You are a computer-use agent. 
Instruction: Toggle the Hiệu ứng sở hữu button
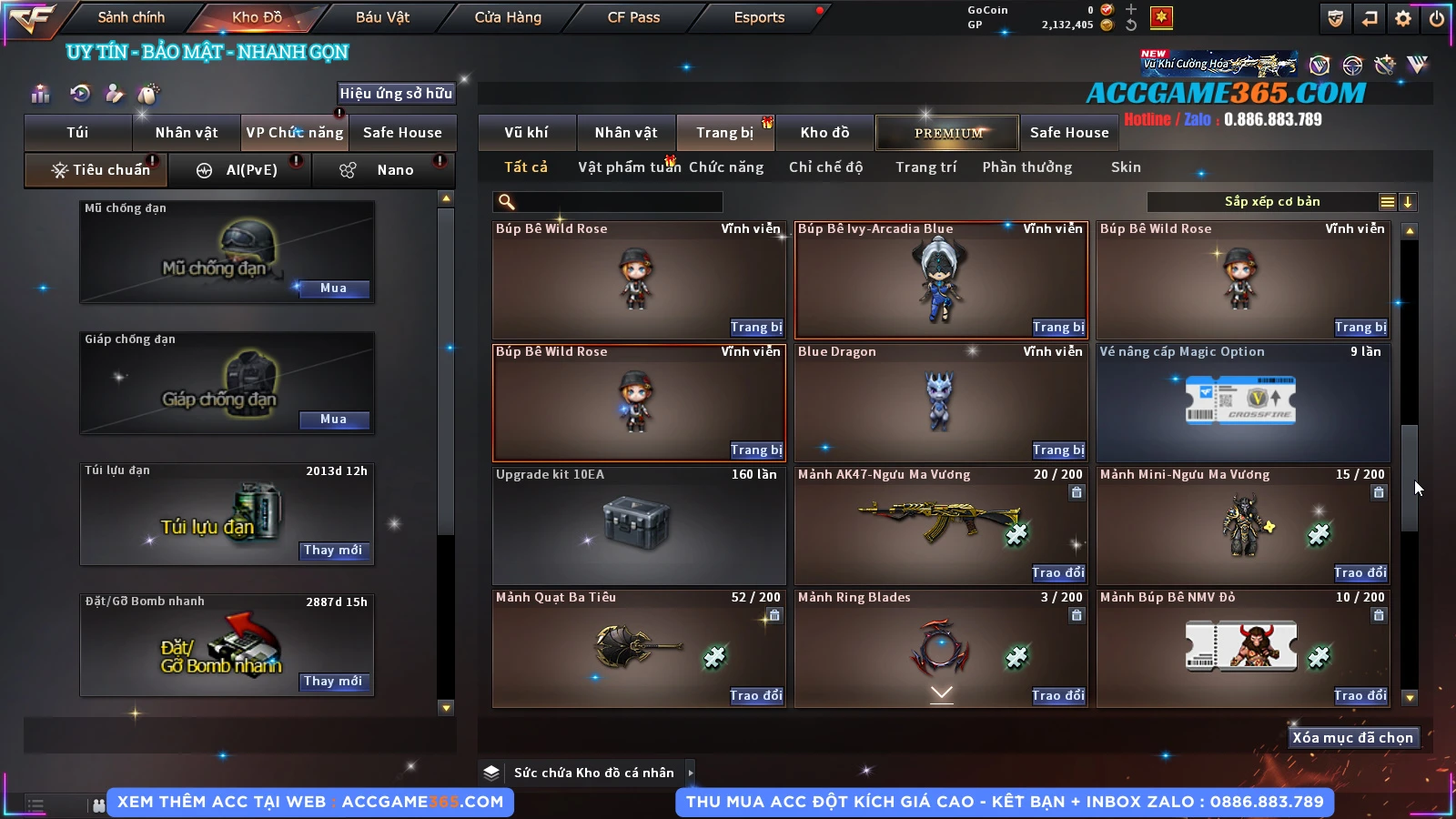tap(396, 93)
